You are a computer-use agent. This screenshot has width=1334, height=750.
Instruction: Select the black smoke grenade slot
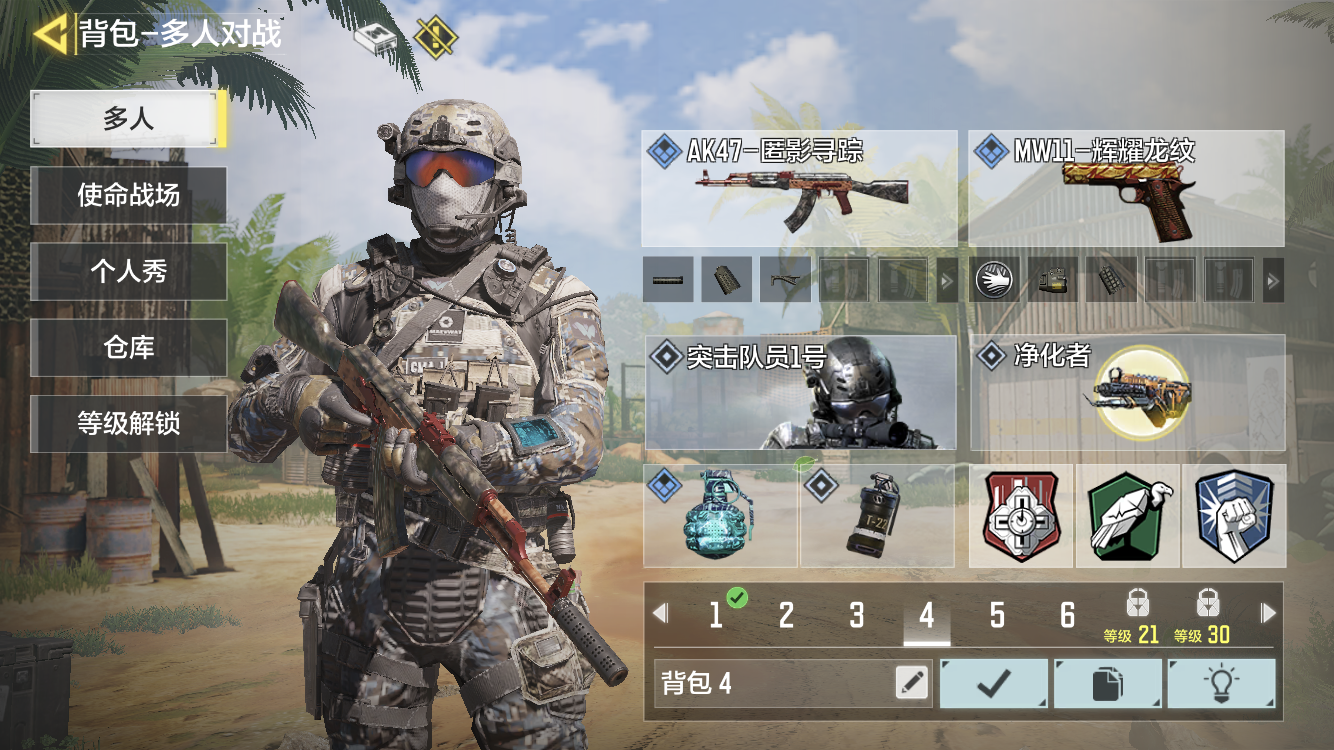coord(877,516)
